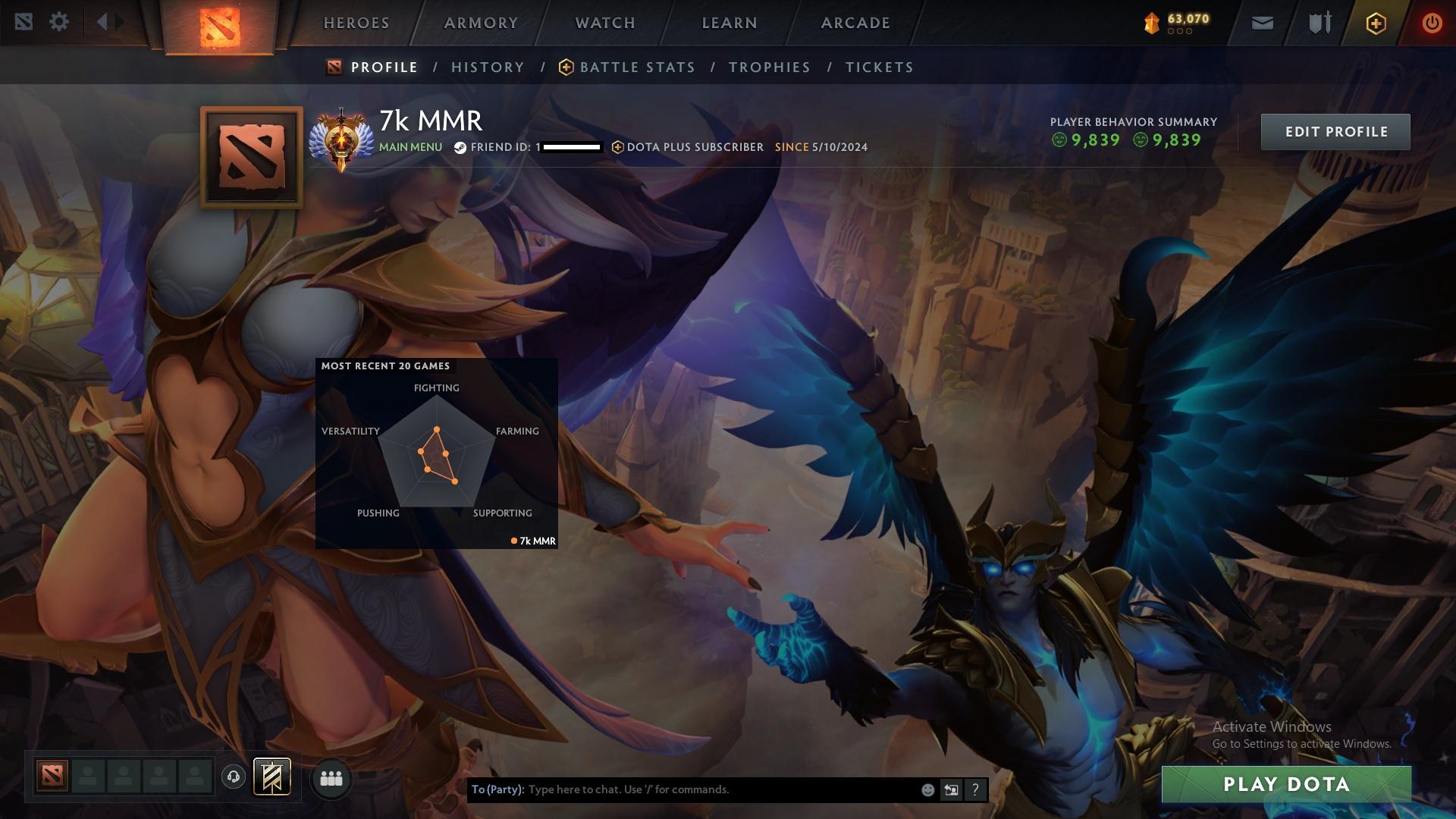This screenshot has width=1456, height=819.
Task: Open the mail/notifications envelope icon
Action: [x=1261, y=23]
